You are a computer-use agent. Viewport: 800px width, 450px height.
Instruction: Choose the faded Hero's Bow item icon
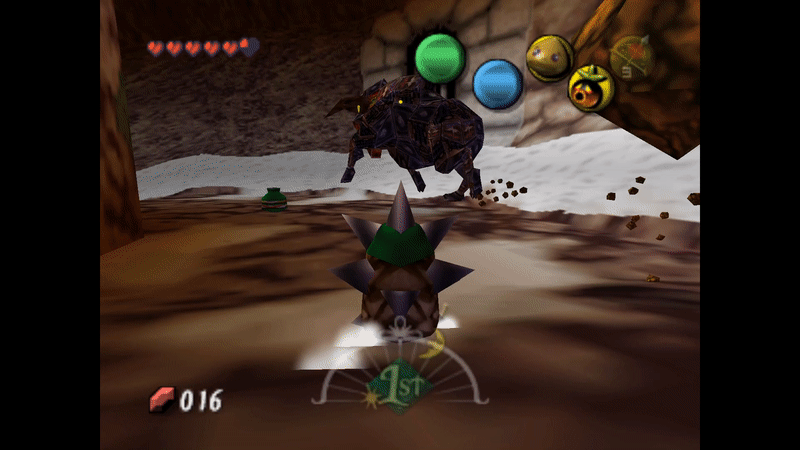coord(631,58)
